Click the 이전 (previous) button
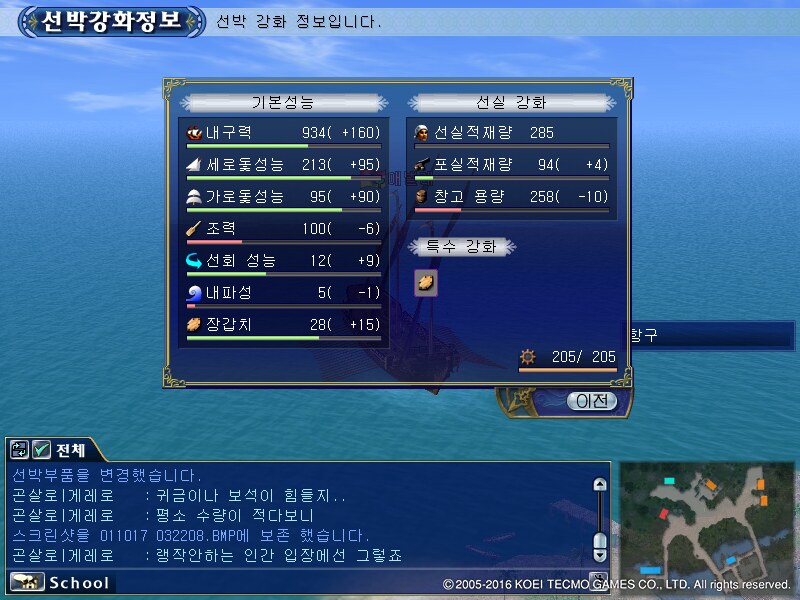 pos(592,401)
